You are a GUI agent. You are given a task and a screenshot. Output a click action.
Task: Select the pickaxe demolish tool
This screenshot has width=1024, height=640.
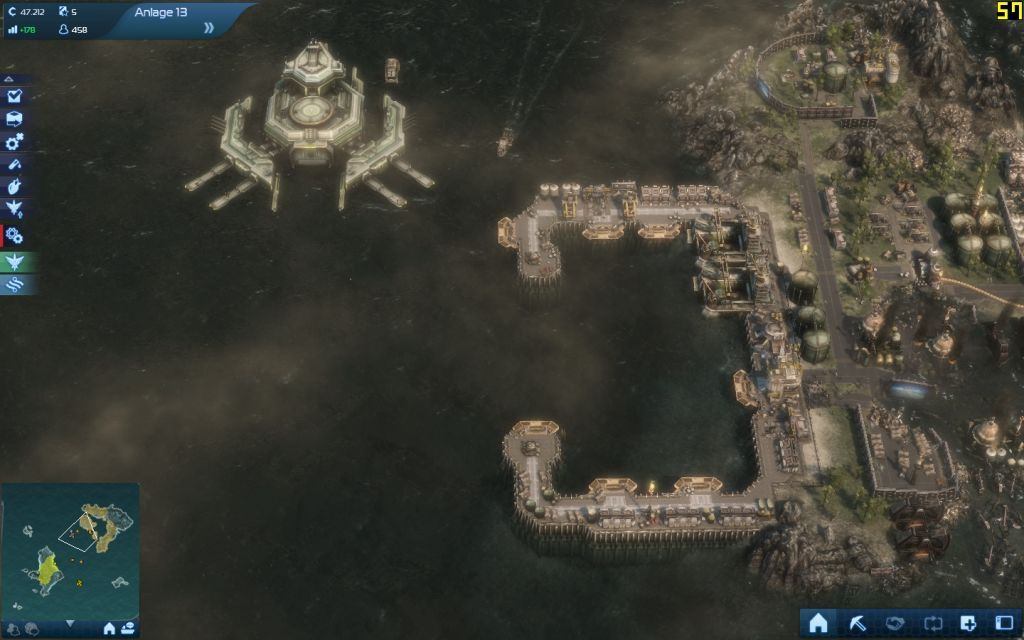[857, 622]
